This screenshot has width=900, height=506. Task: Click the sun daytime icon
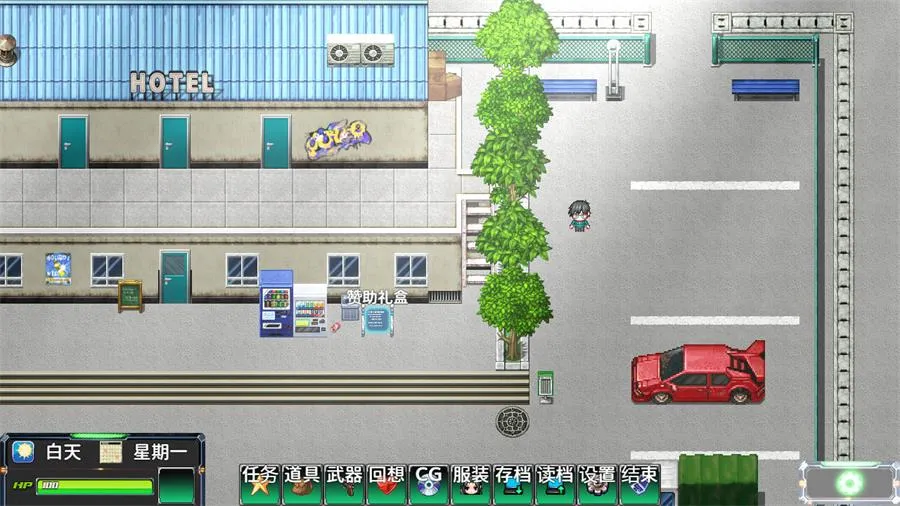pos(23,452)
